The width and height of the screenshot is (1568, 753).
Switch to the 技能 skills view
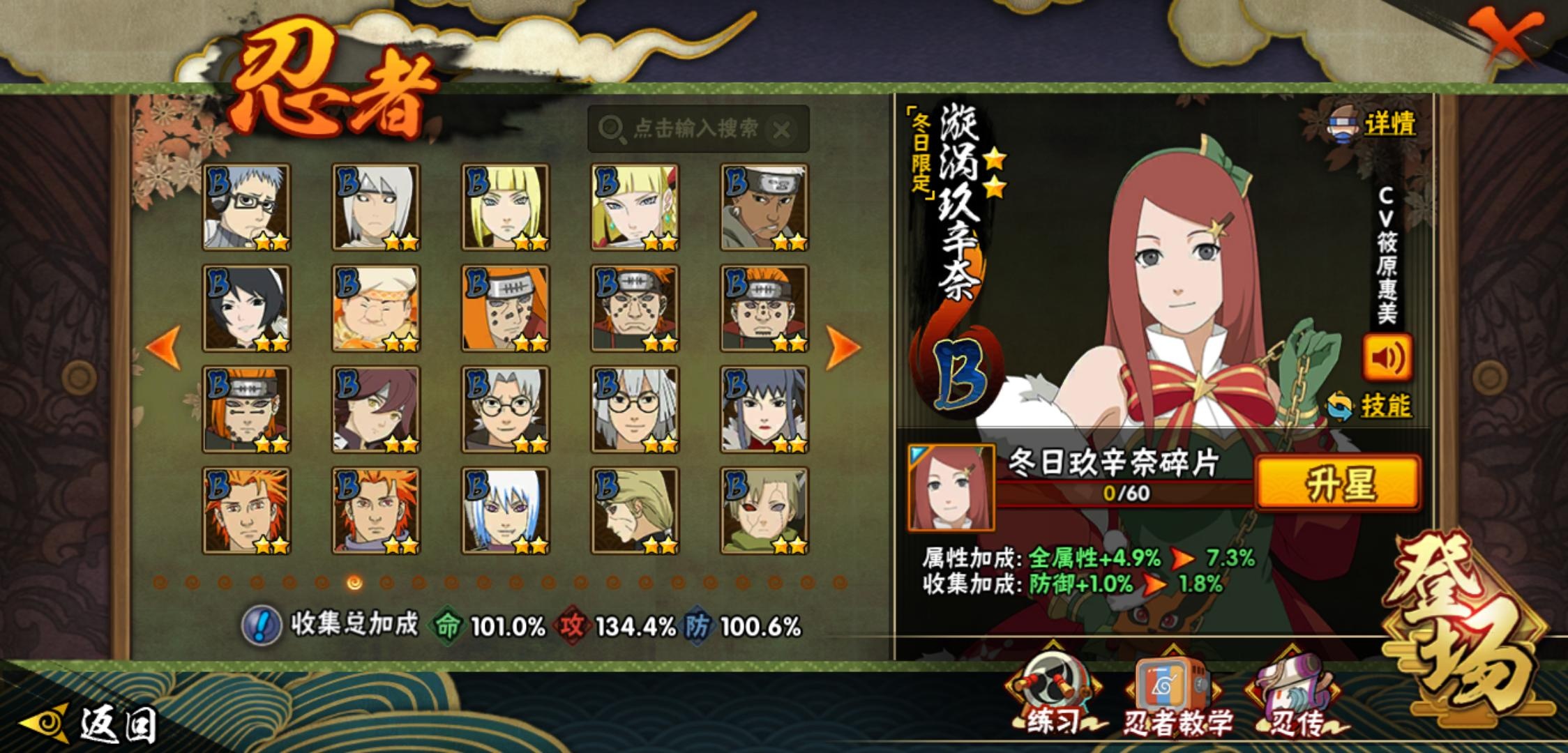(x=1370, y=406)
